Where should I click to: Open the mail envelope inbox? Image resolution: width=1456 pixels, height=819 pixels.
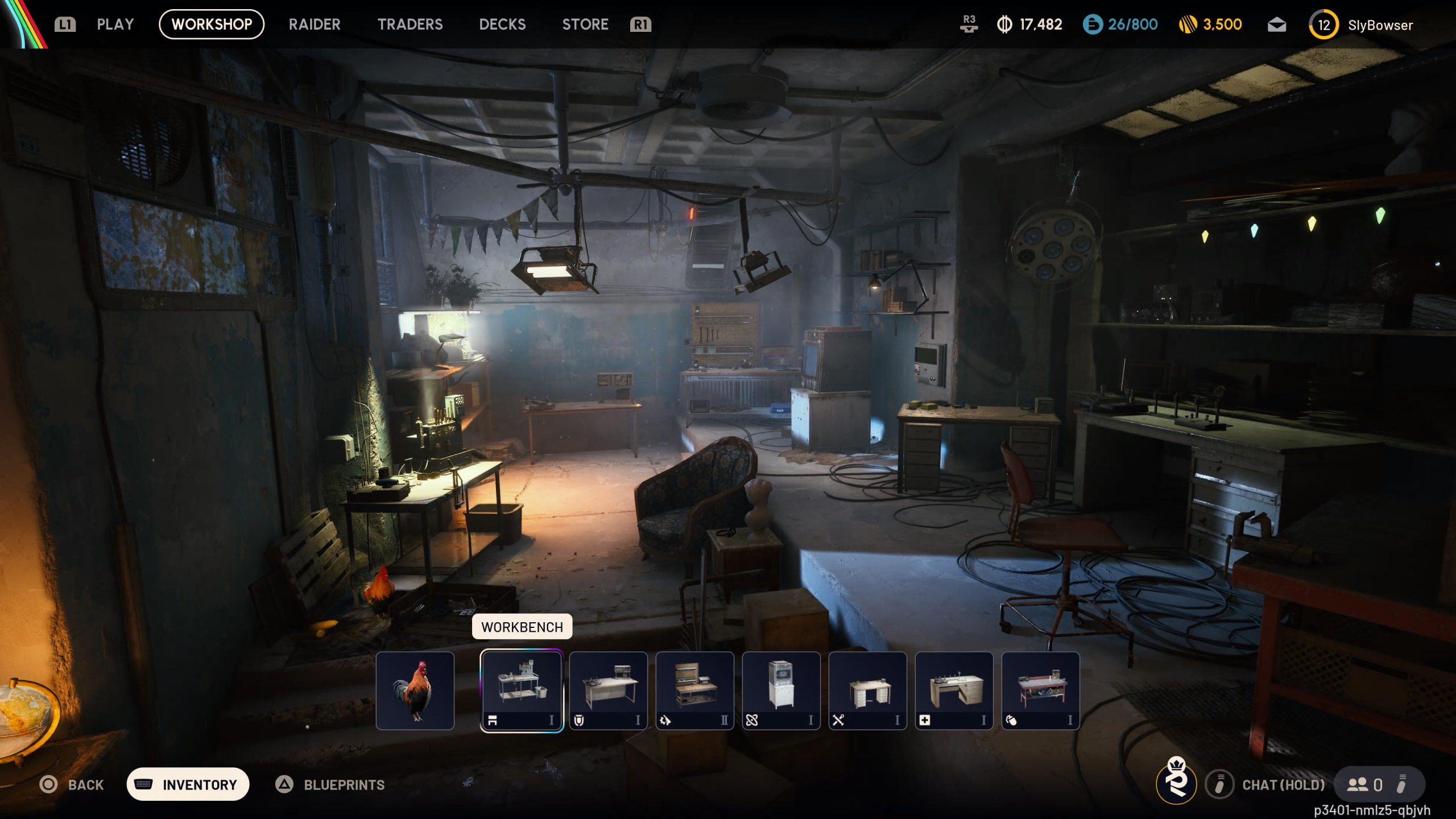point(1276,25)
